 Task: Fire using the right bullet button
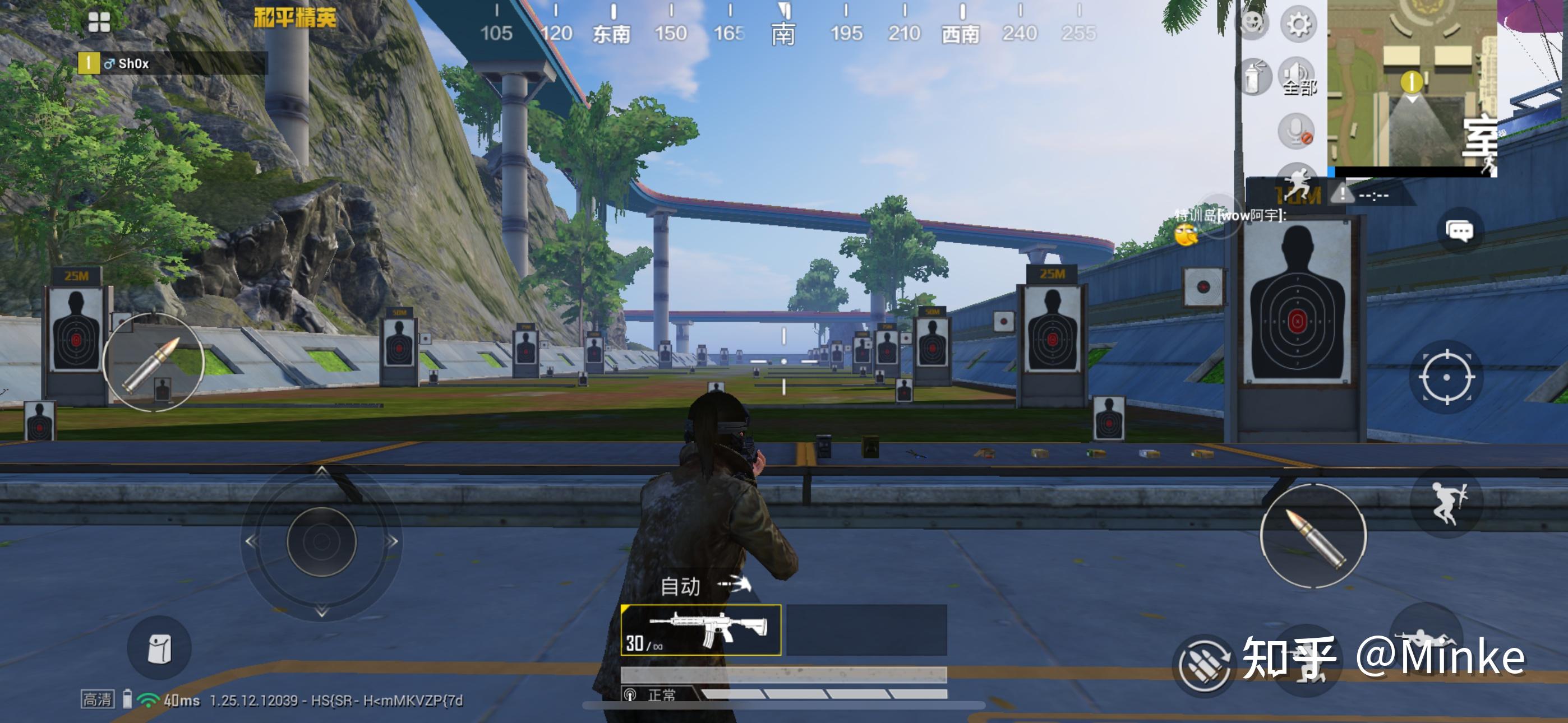(1313, 536)
